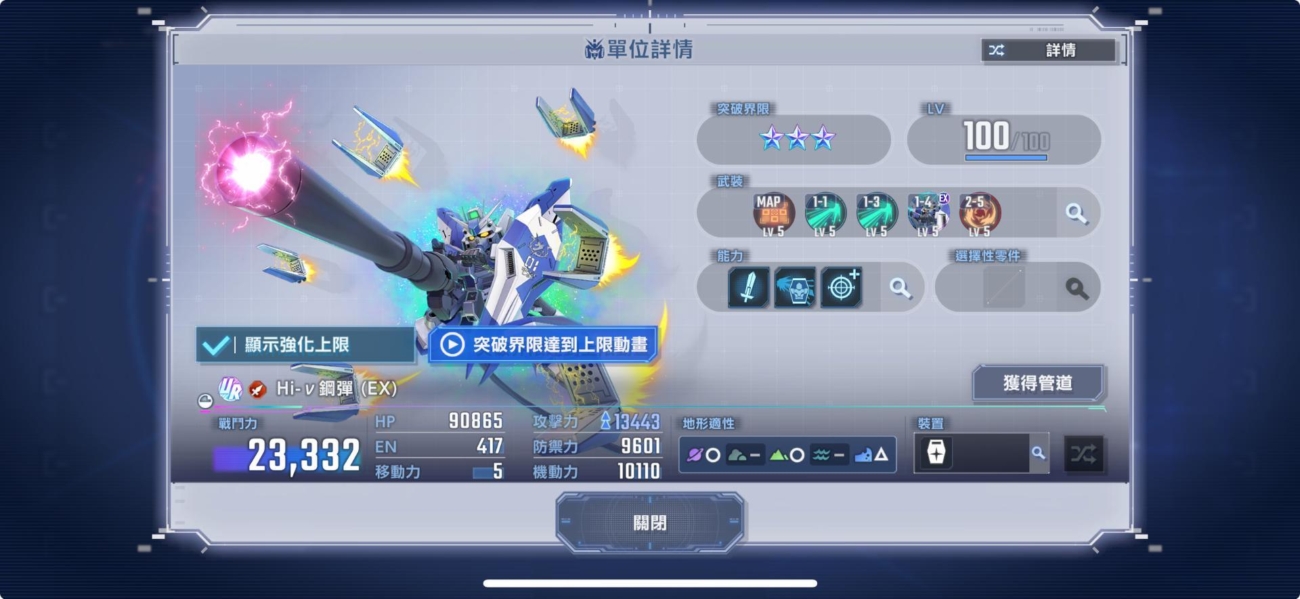Select the MAP weapon icon

point(773,213)
